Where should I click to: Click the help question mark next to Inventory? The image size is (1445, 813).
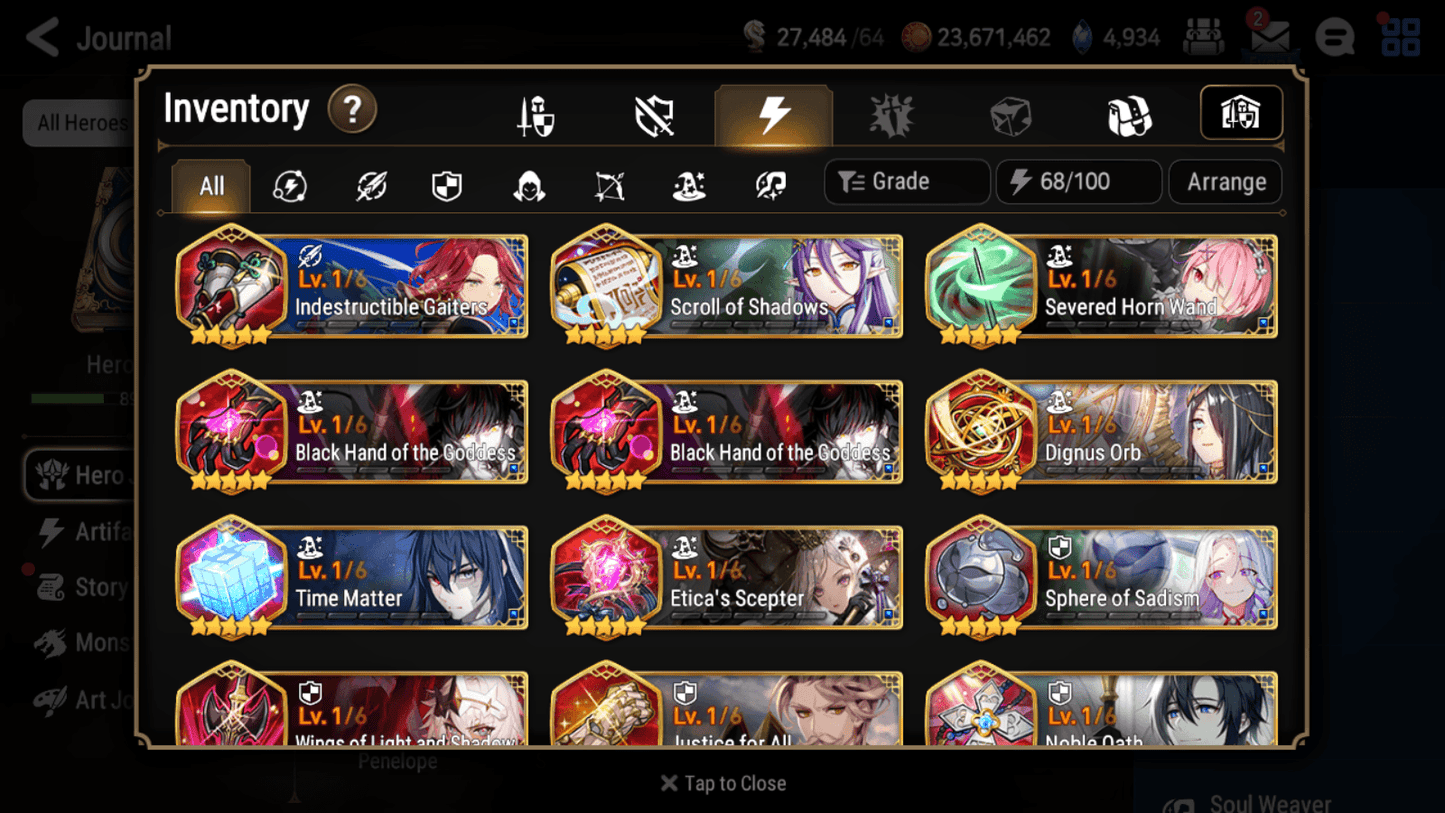coord(352,110)
